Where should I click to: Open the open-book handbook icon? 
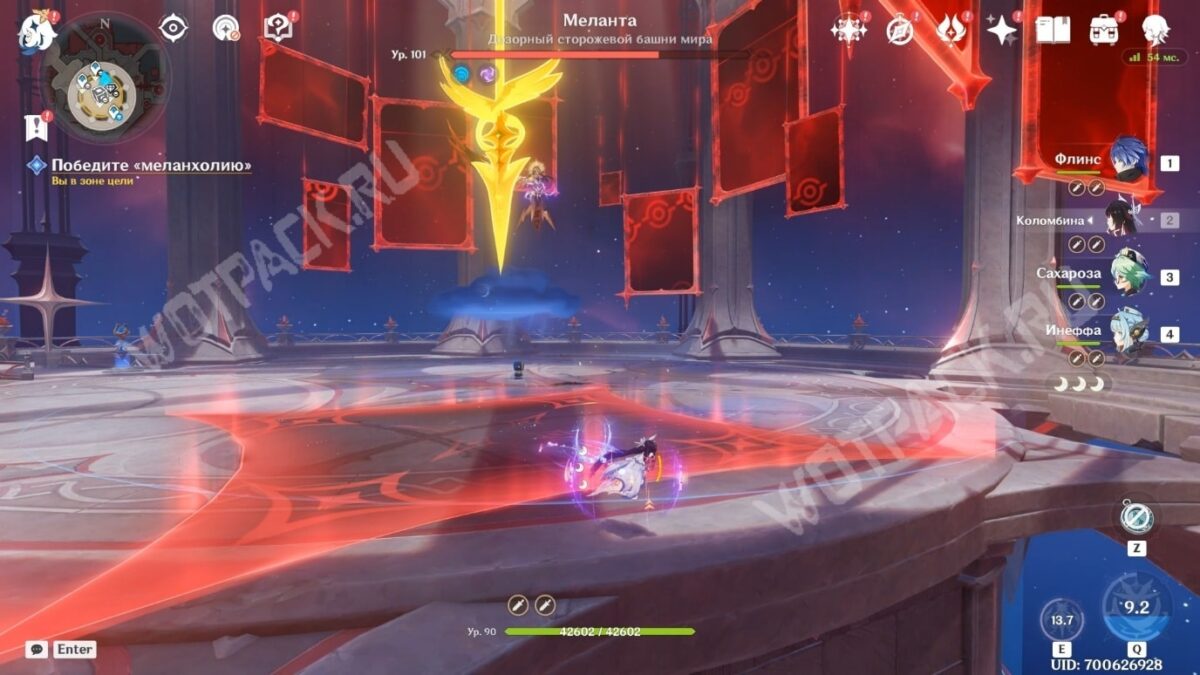1052,30
